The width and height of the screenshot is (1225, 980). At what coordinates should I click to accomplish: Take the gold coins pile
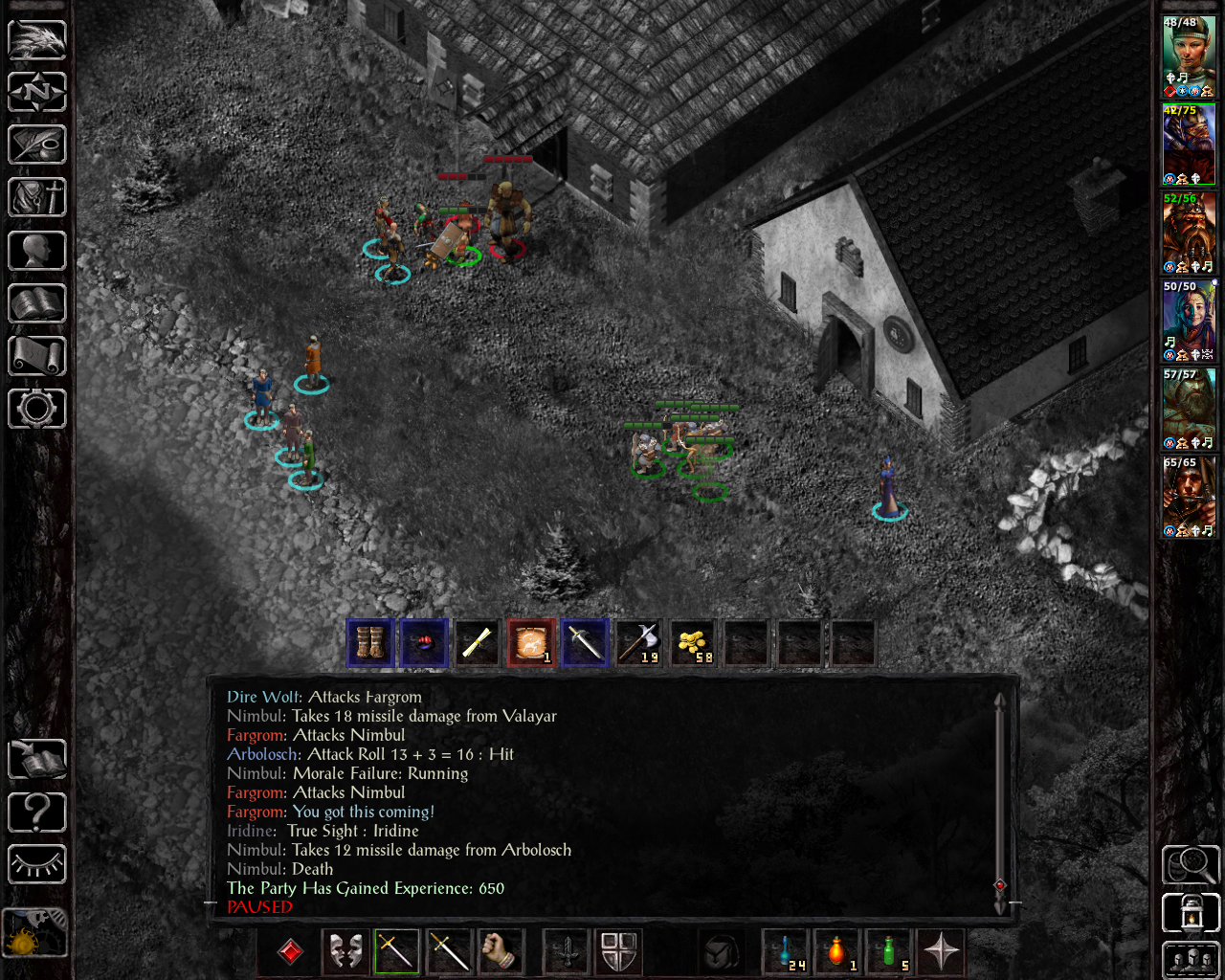(x=692, y=642)
